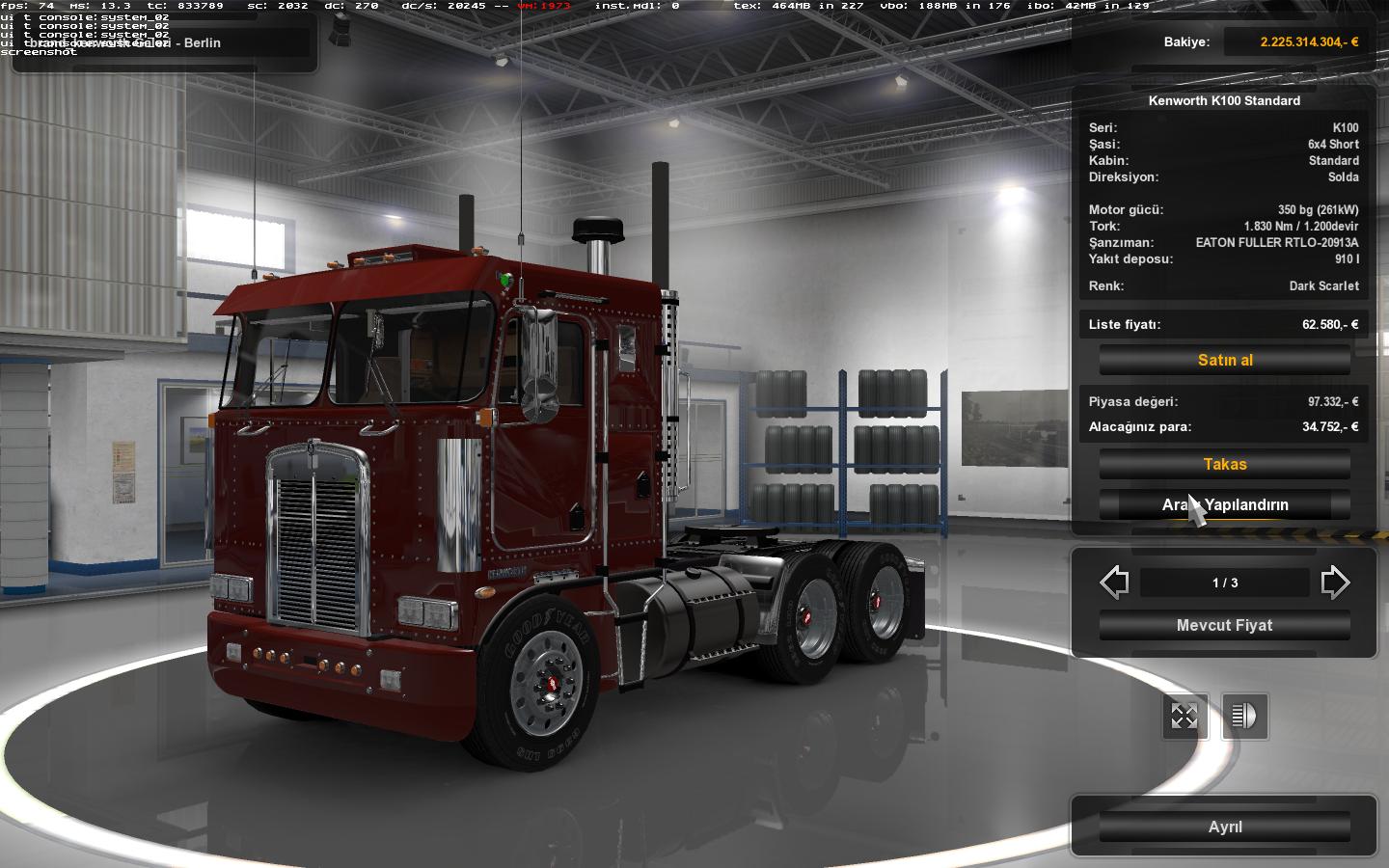This screenshot has width=1389, height=868.
Task: Go to next truck with right arrow
Action: pyautogui.click(x=1335, y=583)
